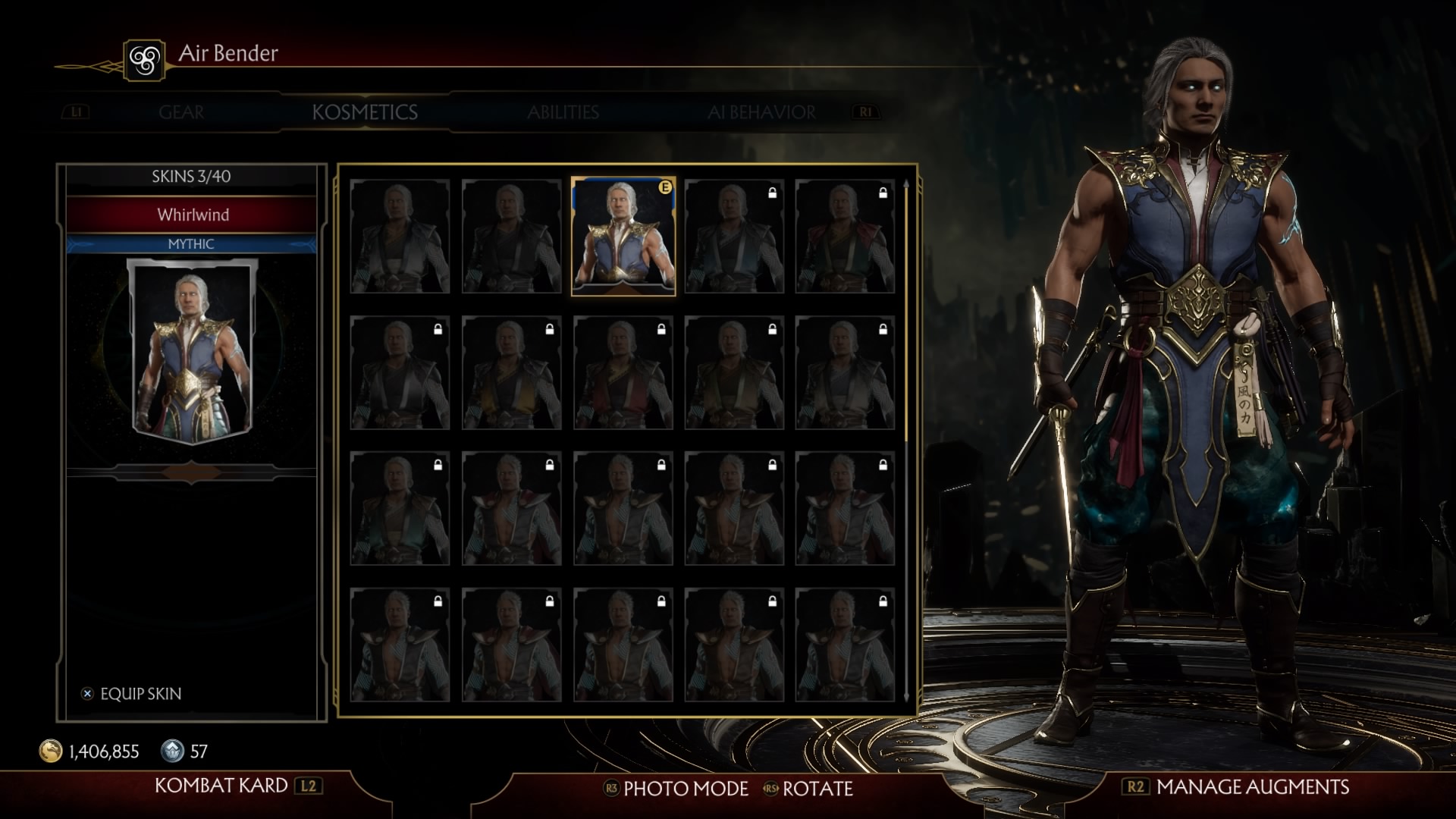
Task: Click the Air Bender loadout emblem icon
Action: [144, 59]
